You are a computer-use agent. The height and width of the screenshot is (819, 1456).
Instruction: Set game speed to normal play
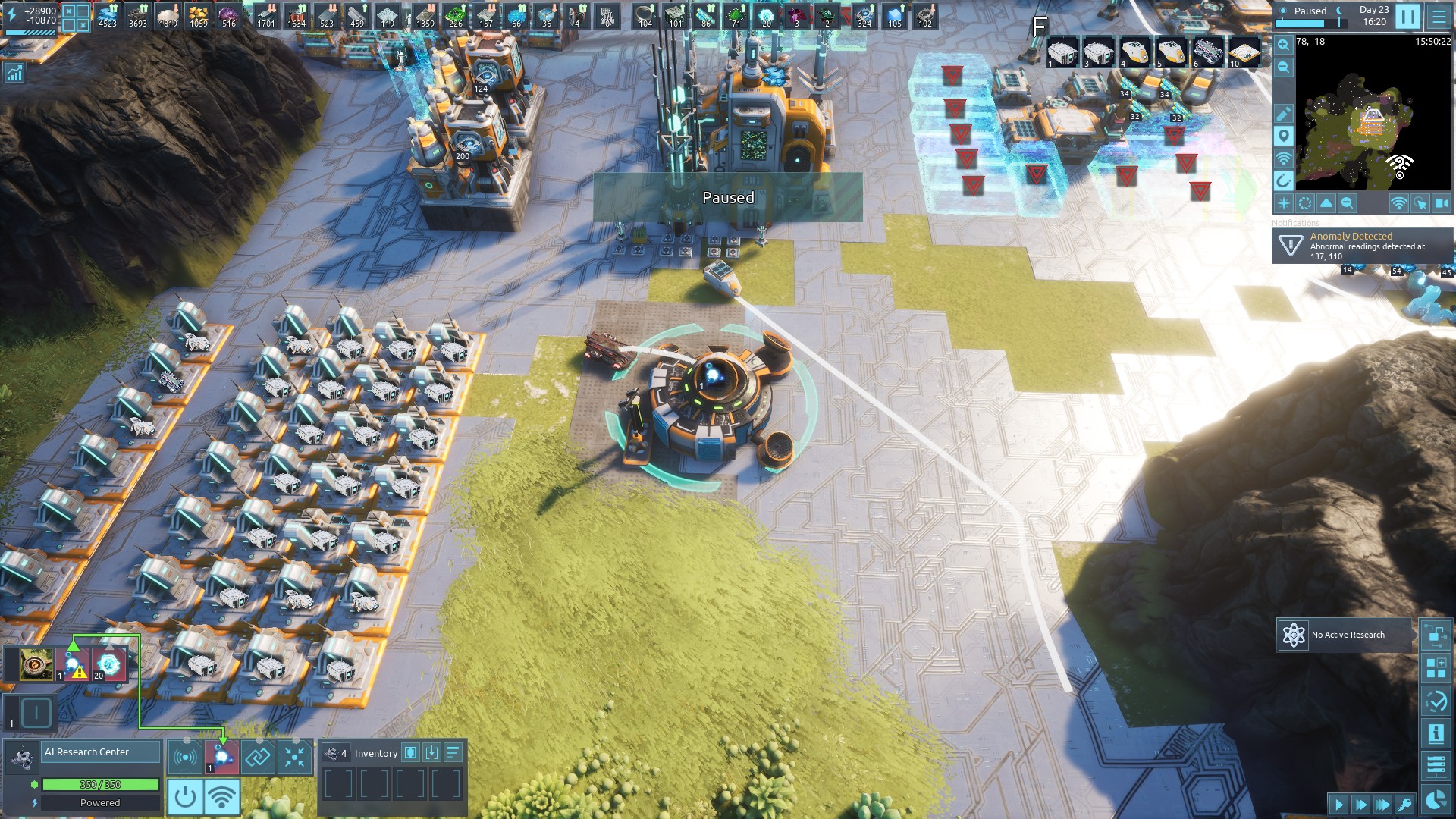coord(1338,805)
